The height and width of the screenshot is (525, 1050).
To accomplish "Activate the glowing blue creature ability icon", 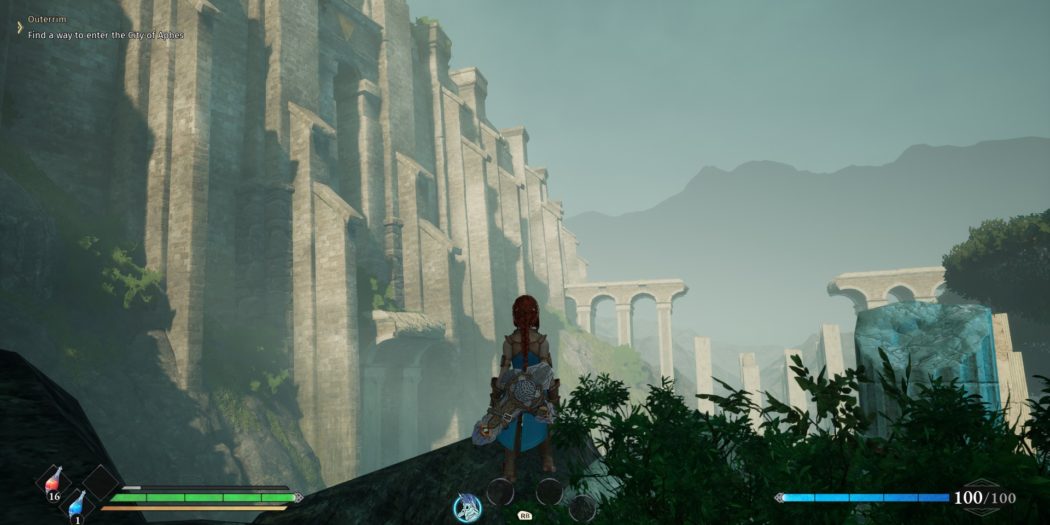I will pyautogui.click(x=467, y=507).
